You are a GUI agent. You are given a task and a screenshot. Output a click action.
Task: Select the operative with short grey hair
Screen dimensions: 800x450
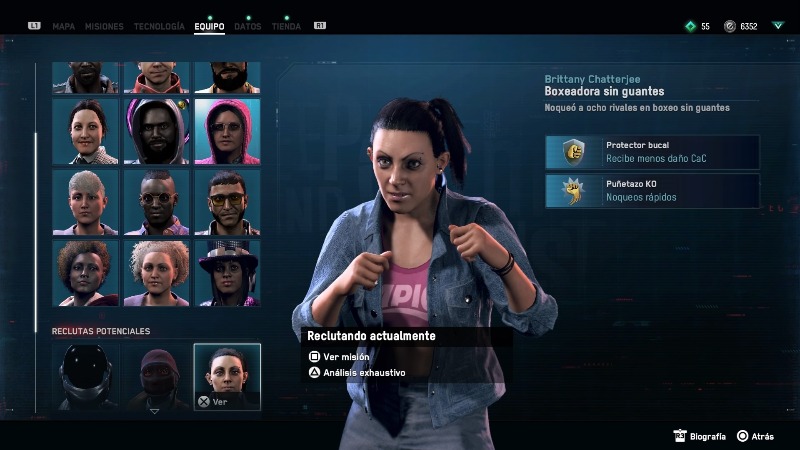(86, 202)
